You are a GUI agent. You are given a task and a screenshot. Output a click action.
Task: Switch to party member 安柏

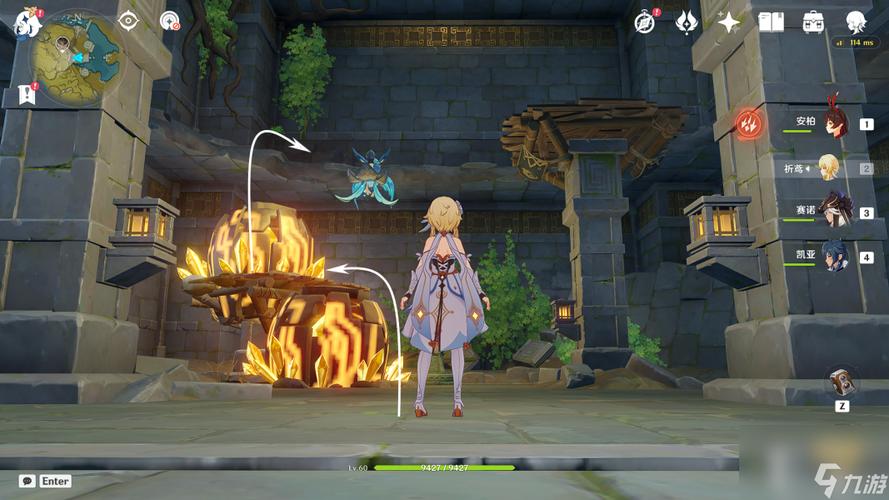click(x=835, y=122)
